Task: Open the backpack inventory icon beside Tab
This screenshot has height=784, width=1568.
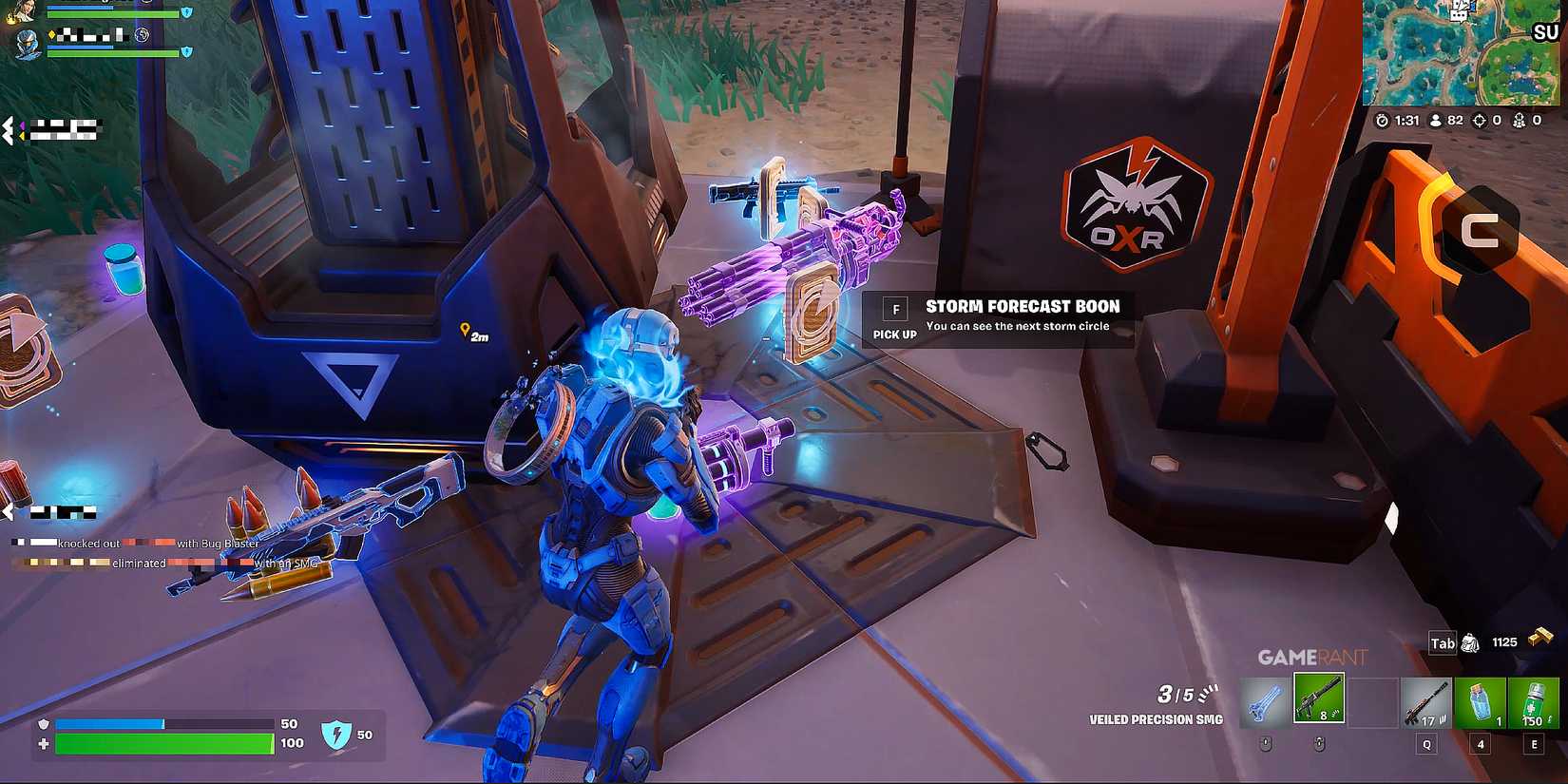Action: pyautogui.click(x=1470, y=643)
